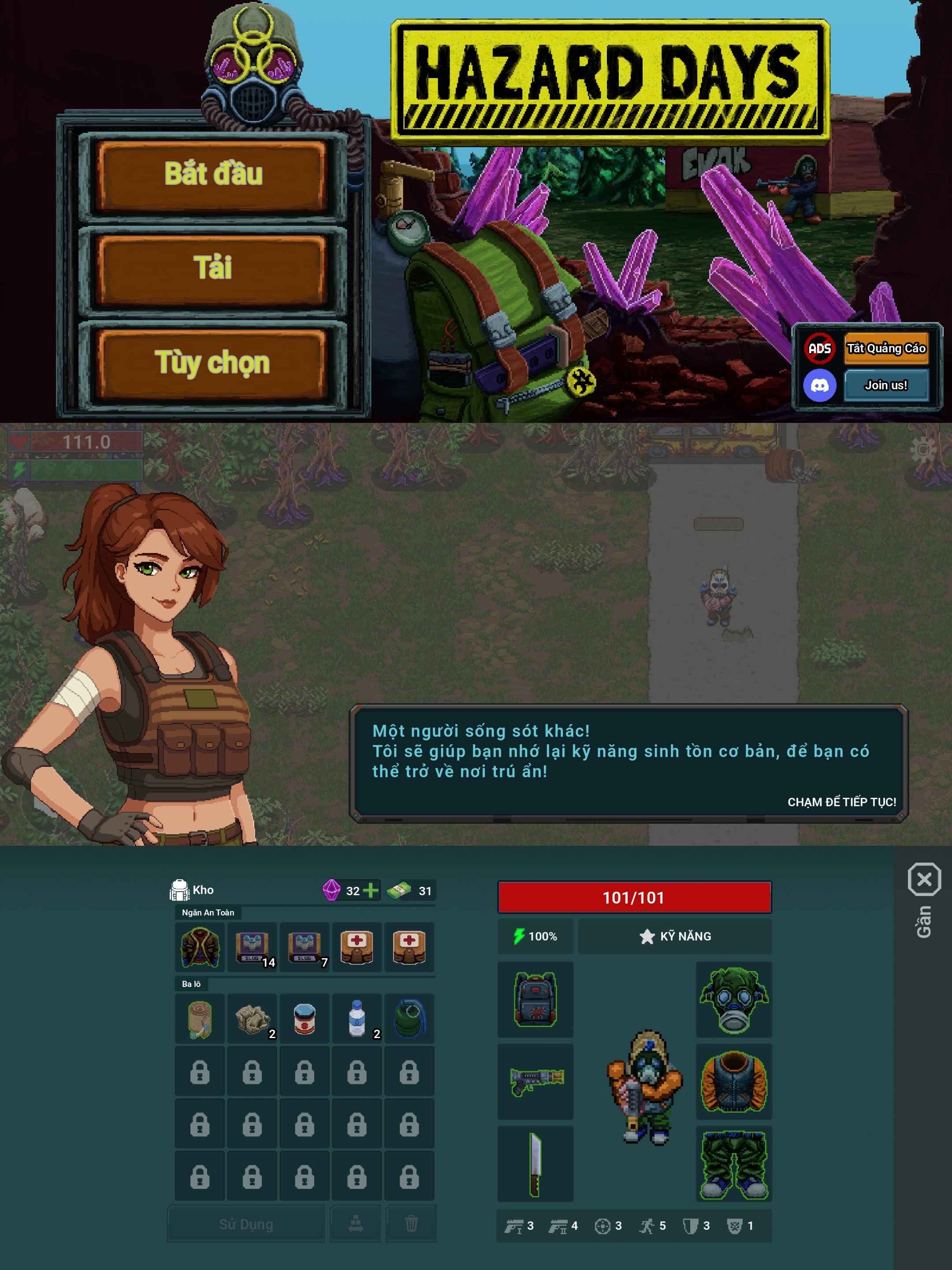Click the Tắt Quảng Cáo button
Viewport: 952px width, 1270px height.
click(x=885, y=348)
